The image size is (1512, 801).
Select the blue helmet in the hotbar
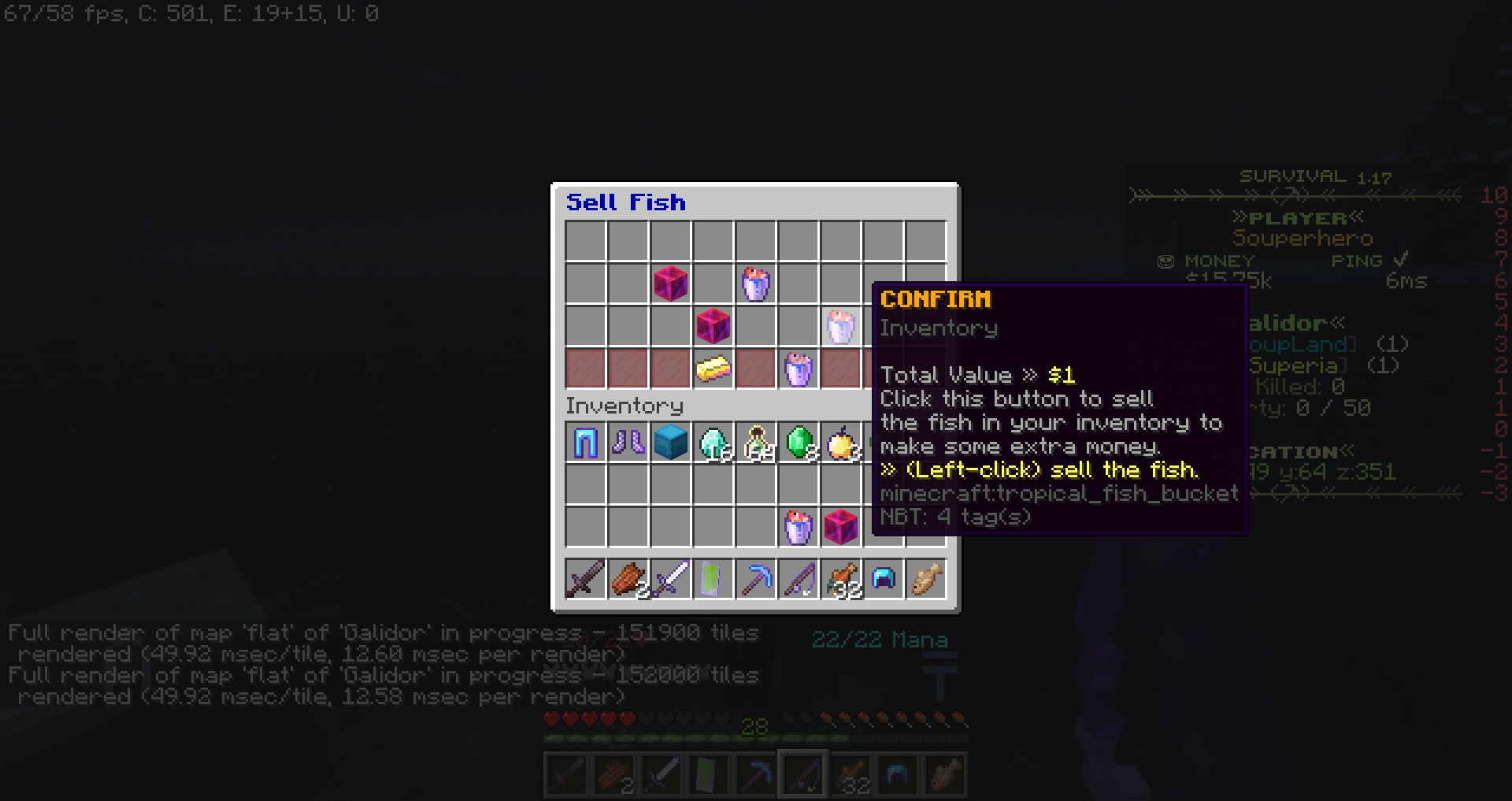click(884, 579)
